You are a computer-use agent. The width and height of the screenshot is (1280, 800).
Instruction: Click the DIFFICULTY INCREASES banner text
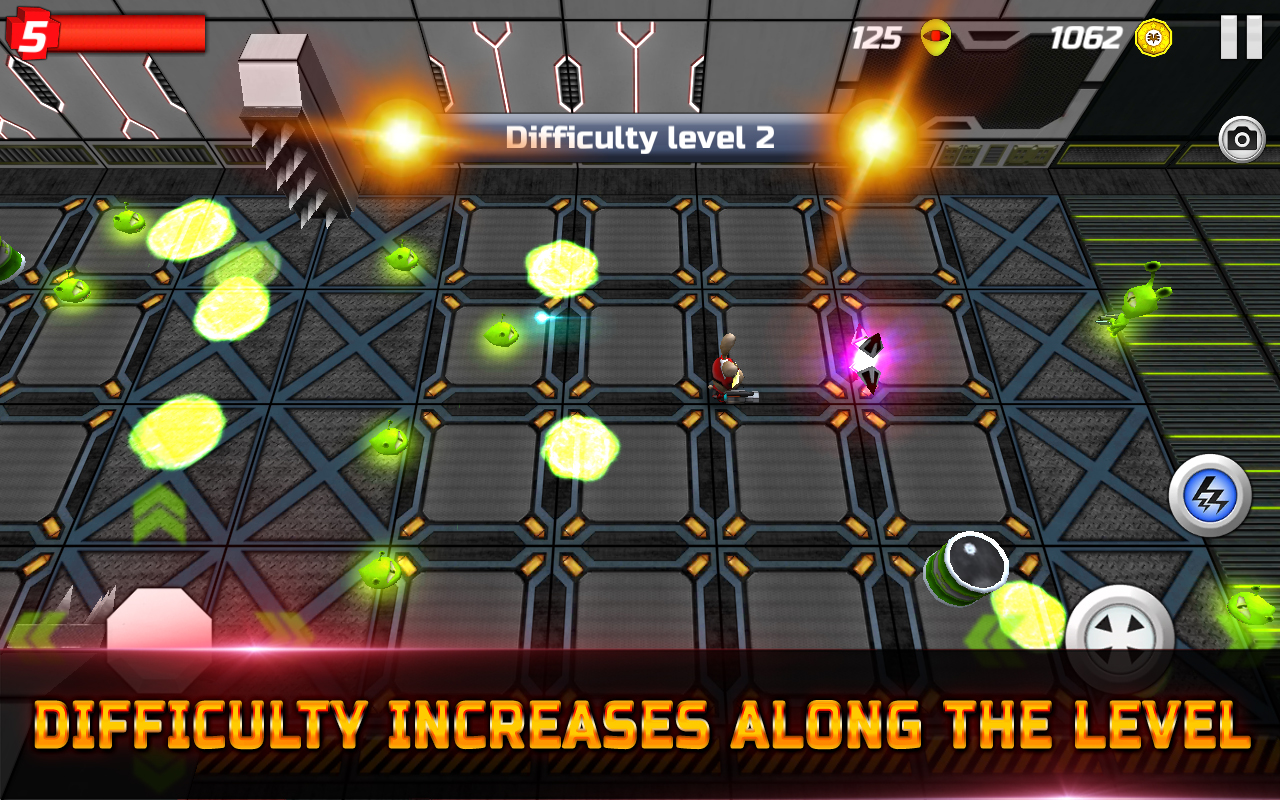tap(640, 720)
